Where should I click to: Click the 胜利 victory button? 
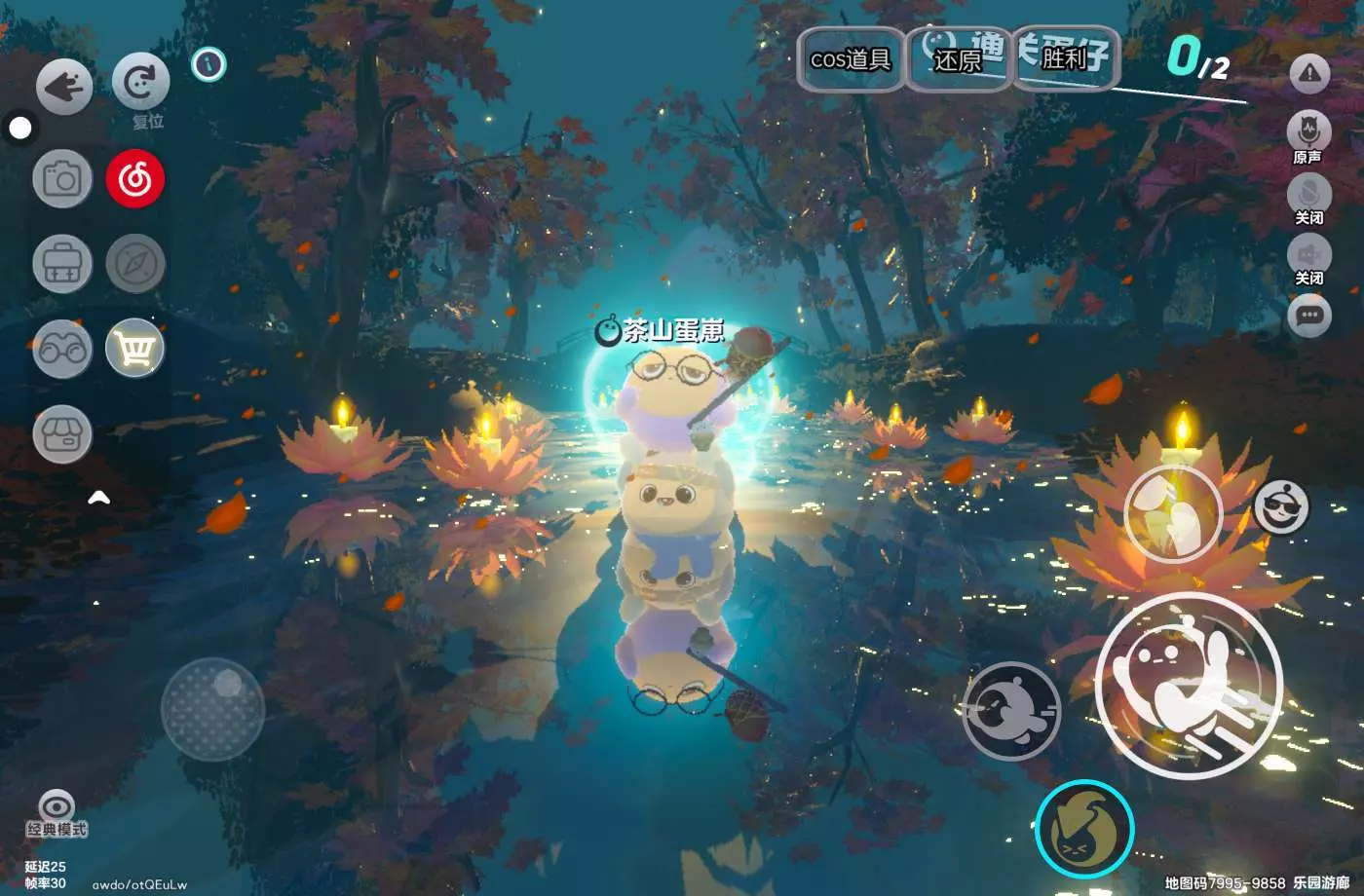point(1063,59)
